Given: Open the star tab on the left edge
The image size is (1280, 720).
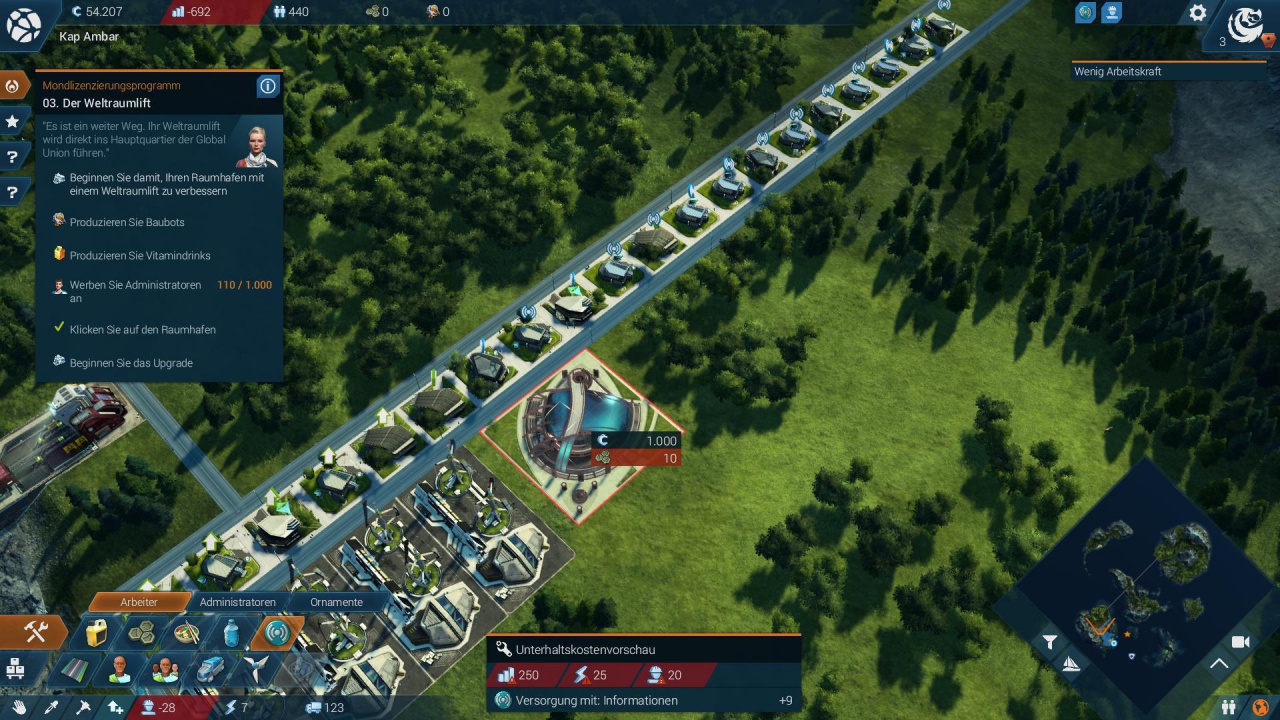Looking at the screenshot, I should (13, 121).
